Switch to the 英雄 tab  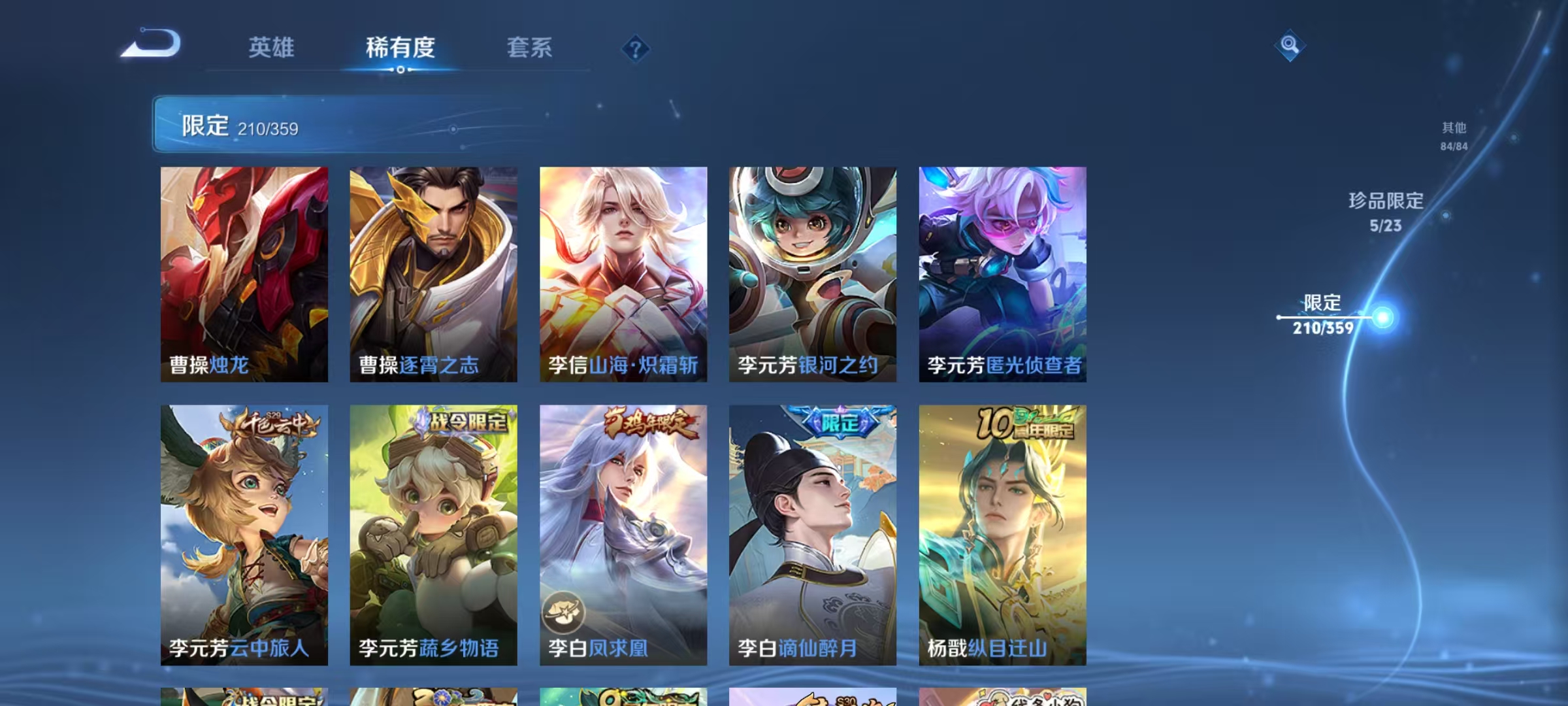(272, 47)
